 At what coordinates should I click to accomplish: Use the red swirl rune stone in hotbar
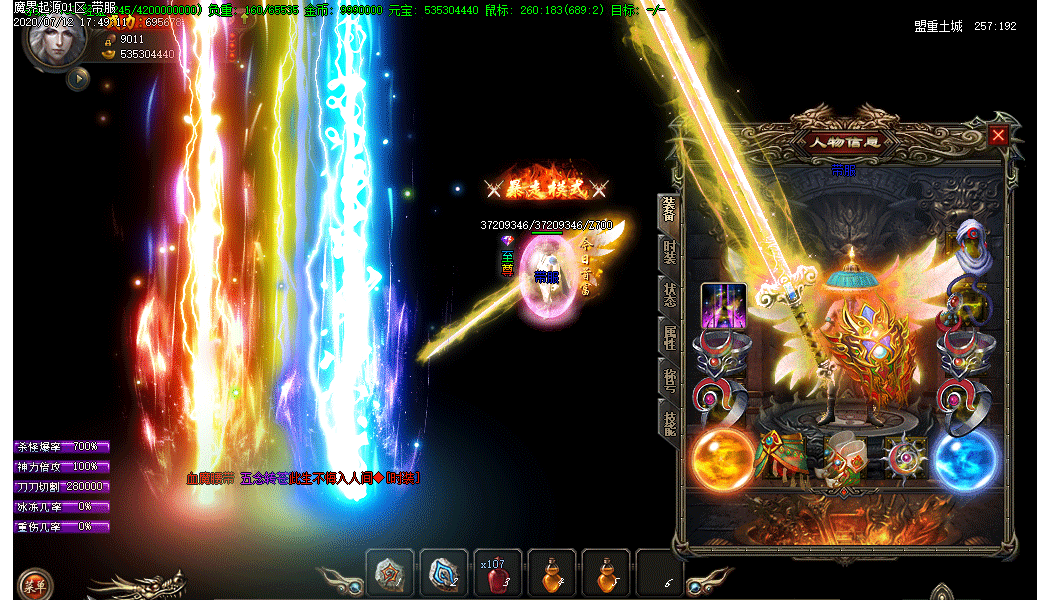389,574
